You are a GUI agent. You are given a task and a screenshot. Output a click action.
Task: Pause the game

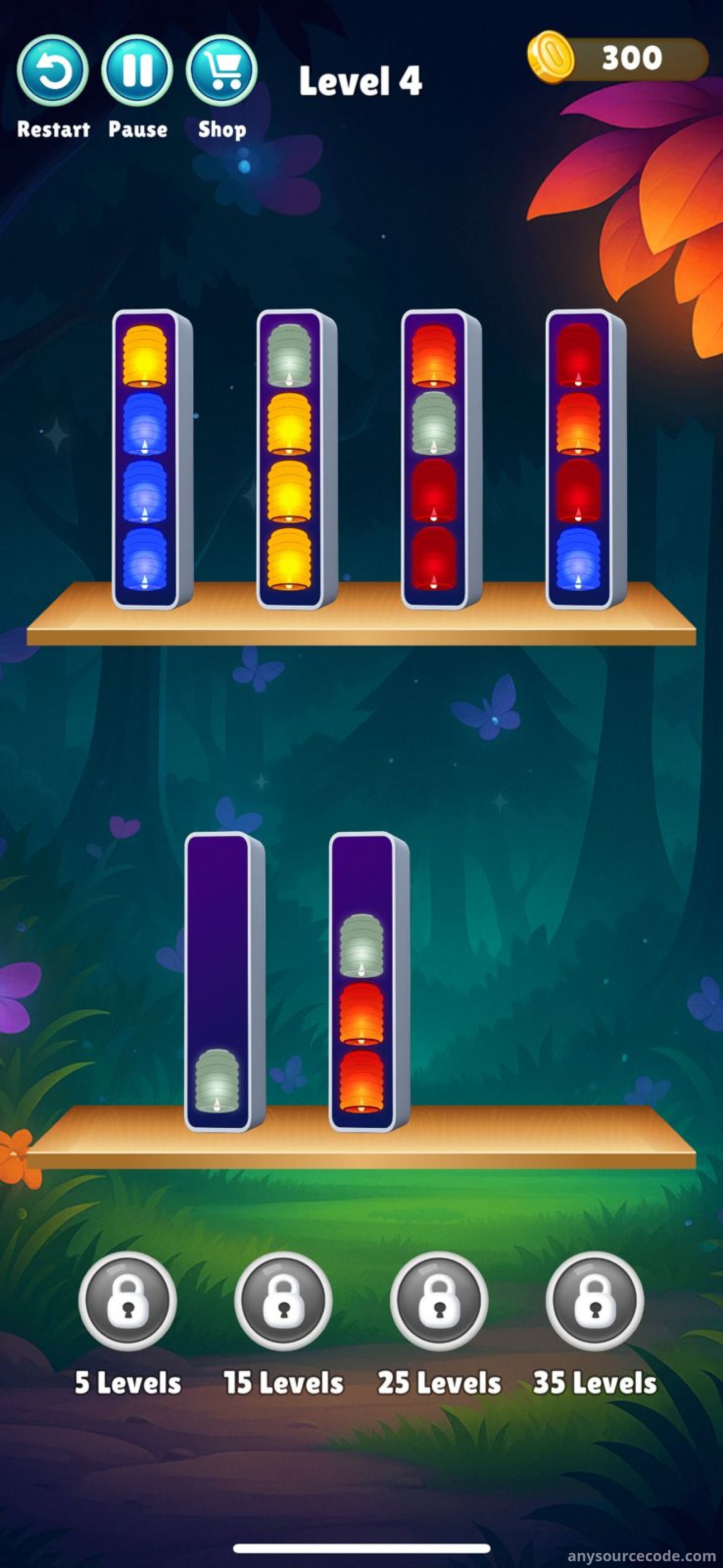click(137, 71)
